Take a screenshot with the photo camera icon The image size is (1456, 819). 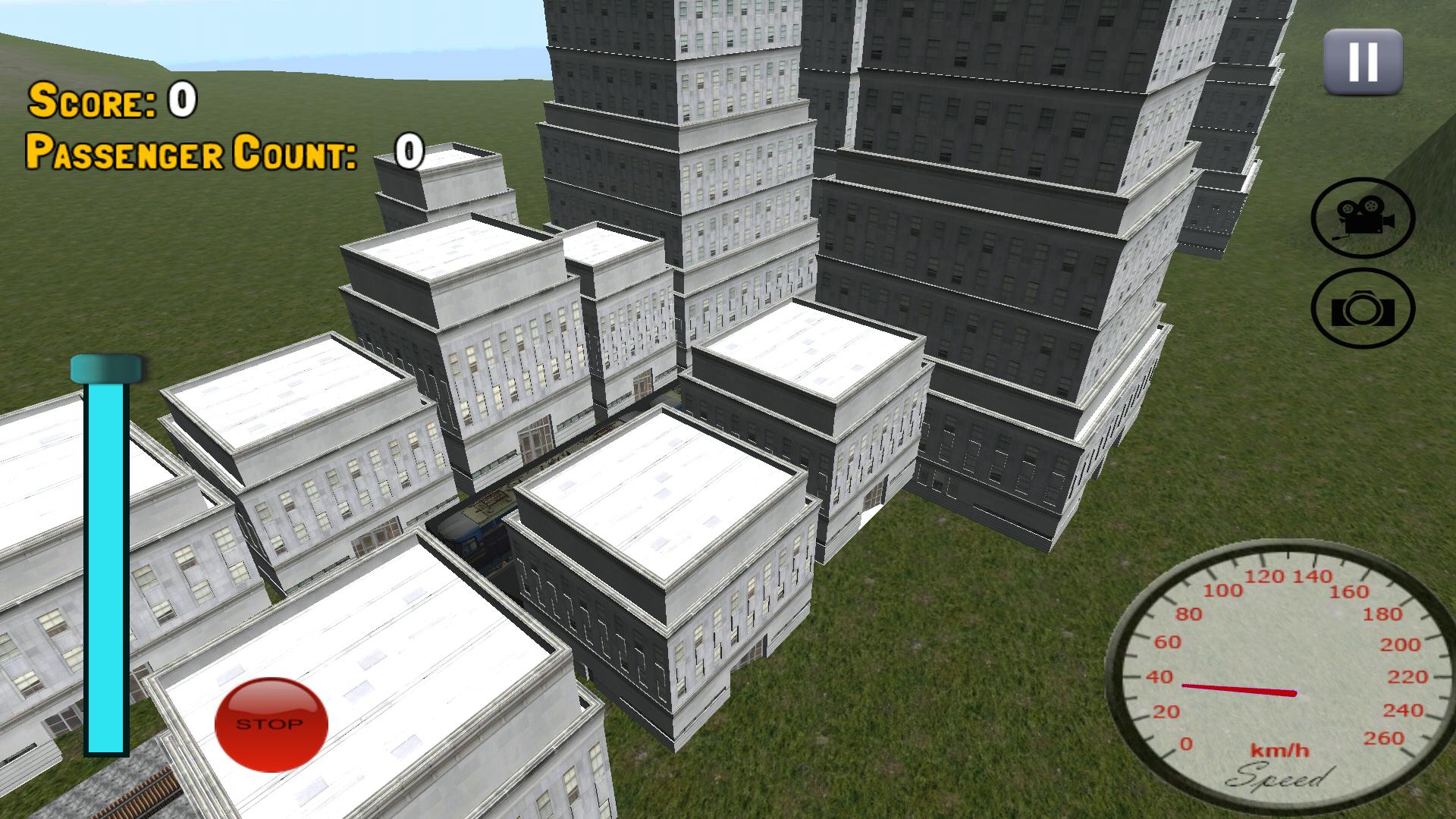coord(1363,309)
